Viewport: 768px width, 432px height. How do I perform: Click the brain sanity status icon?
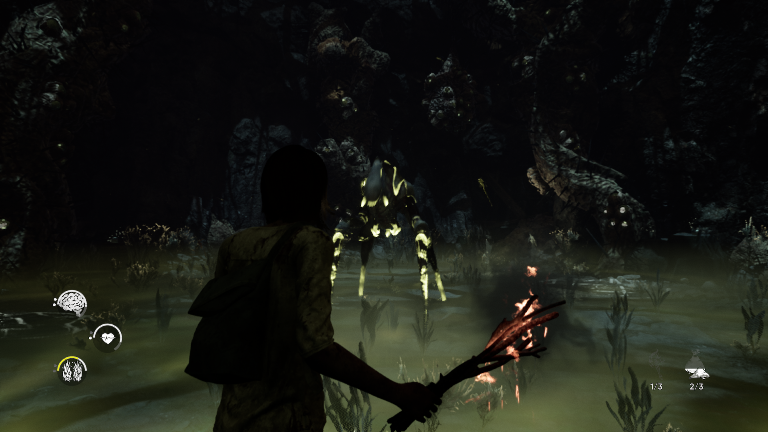click(71, 301)
